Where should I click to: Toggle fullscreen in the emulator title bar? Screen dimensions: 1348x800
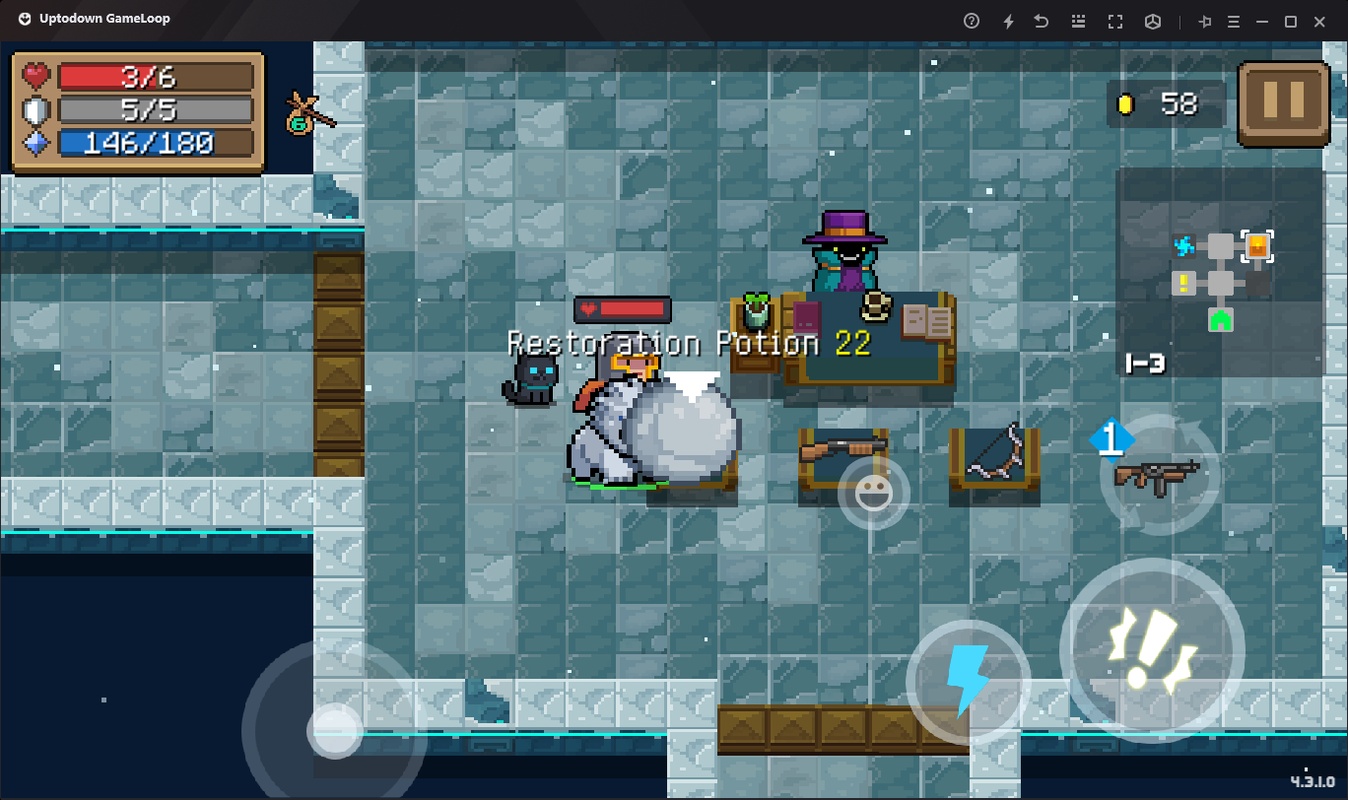point(1115,21)
